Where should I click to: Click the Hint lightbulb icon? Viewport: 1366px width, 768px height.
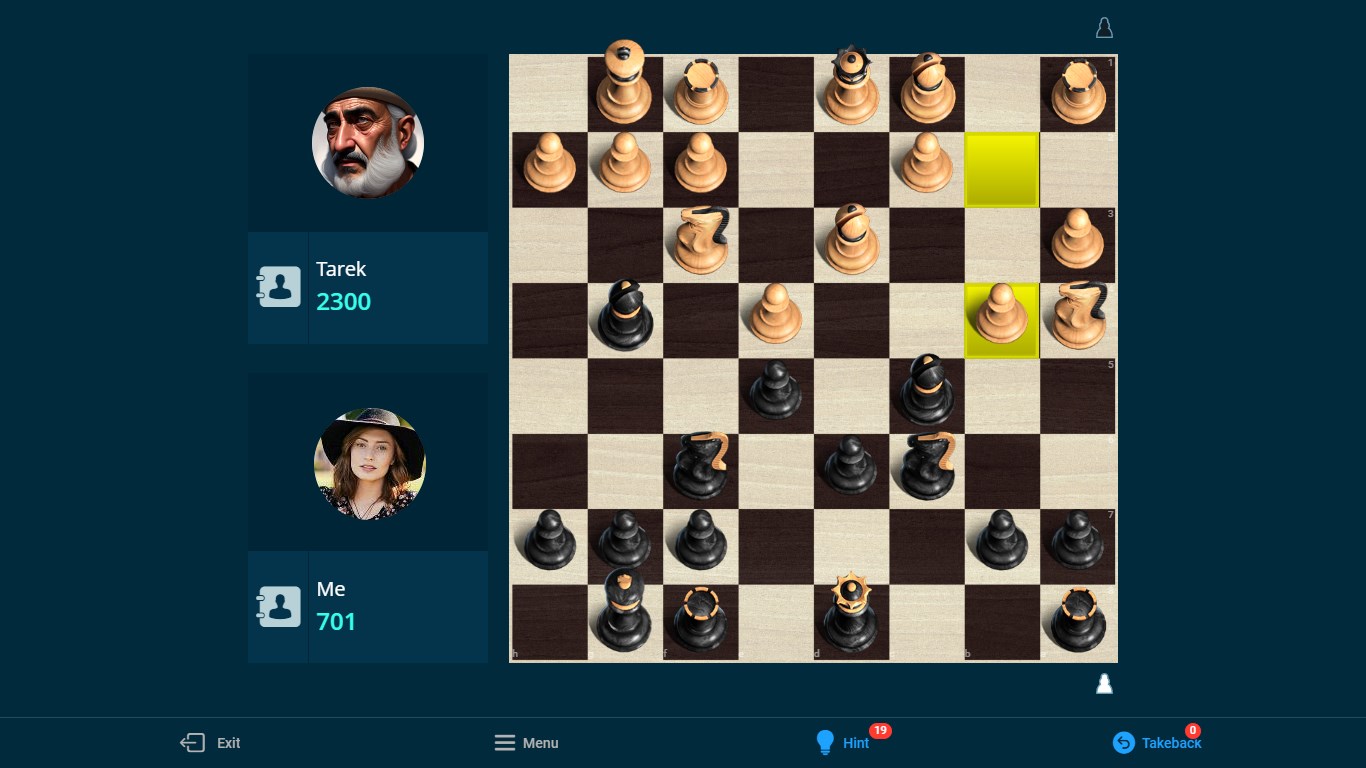(x=825, y=742)
